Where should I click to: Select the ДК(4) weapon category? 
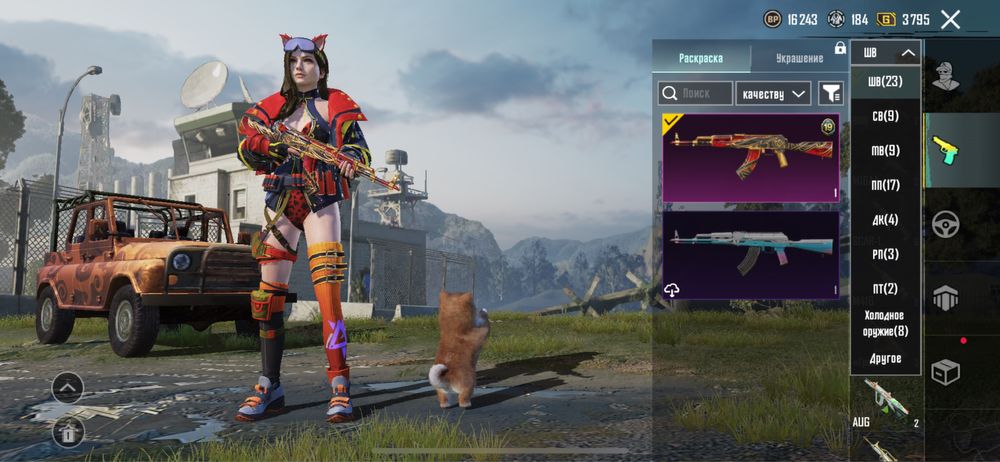click(885, 219)
